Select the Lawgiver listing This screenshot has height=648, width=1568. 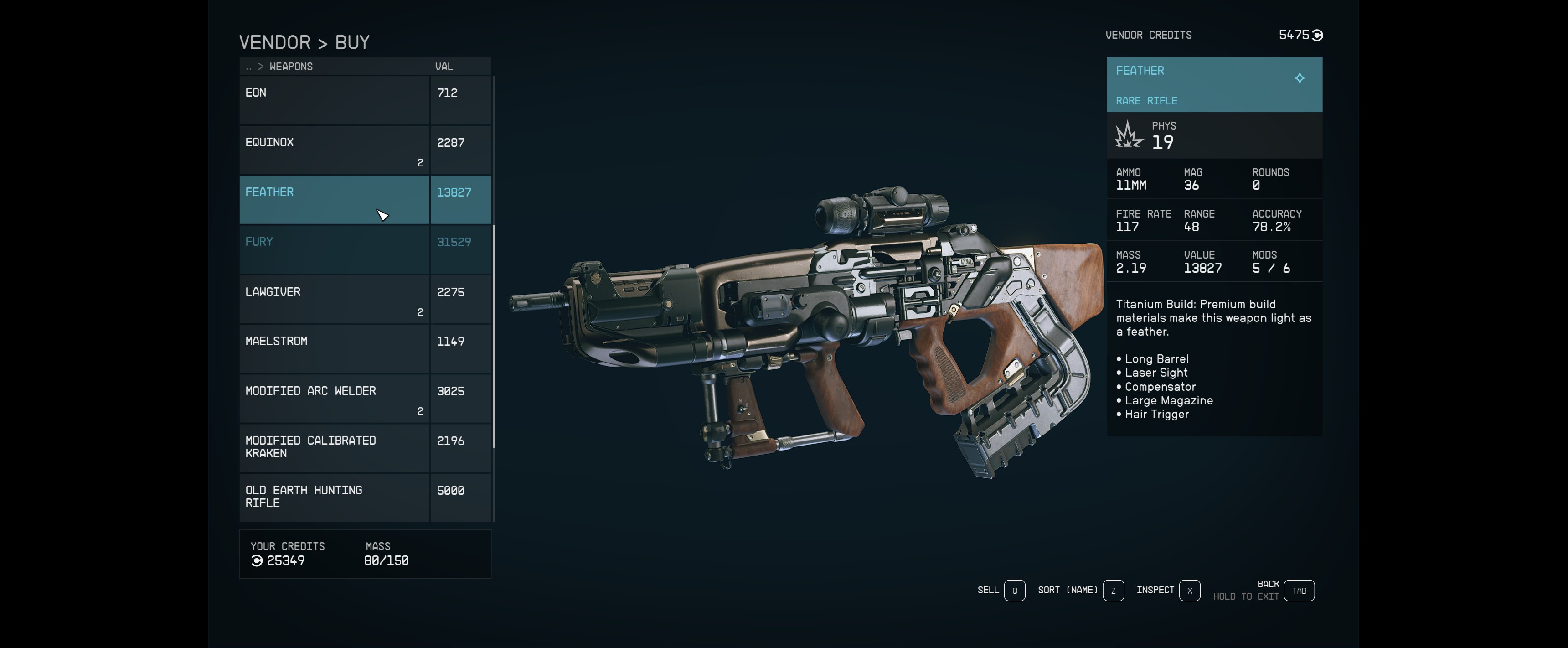334,299
